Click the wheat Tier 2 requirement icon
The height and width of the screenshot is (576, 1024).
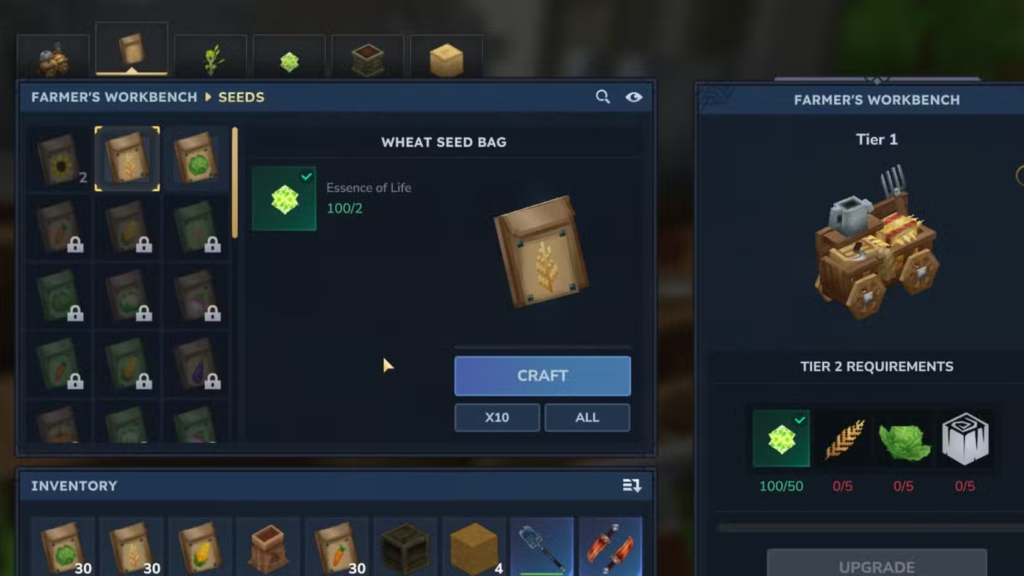(x=845, y=439)
